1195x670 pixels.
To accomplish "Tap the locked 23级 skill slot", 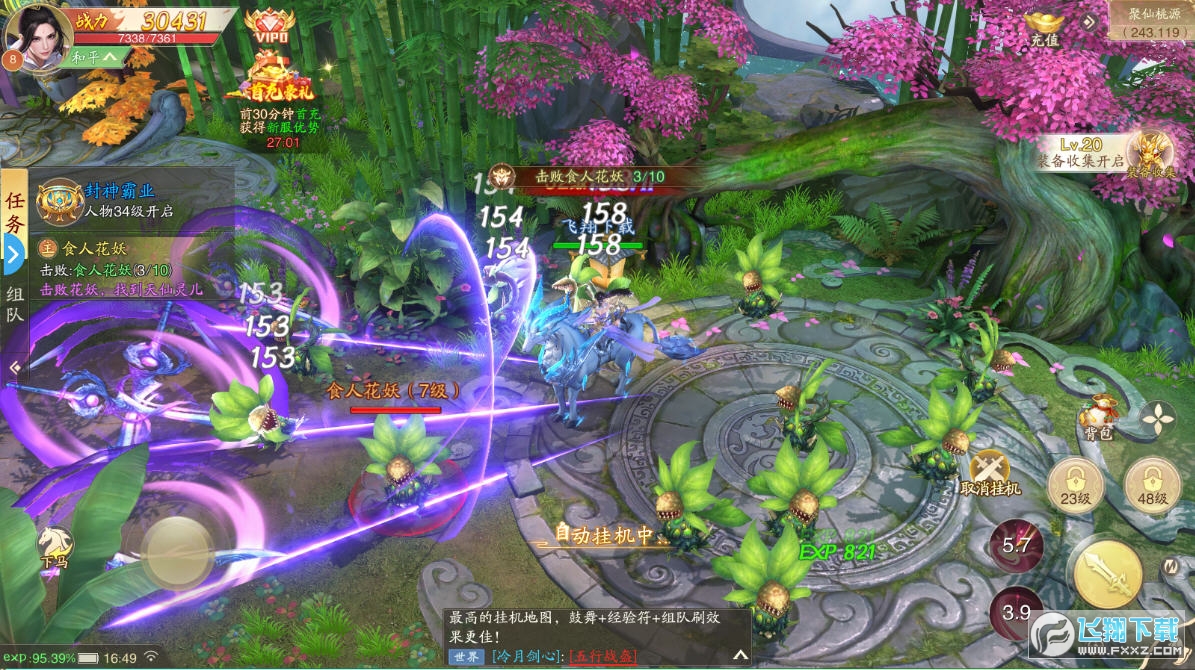I will [1075, 487].
